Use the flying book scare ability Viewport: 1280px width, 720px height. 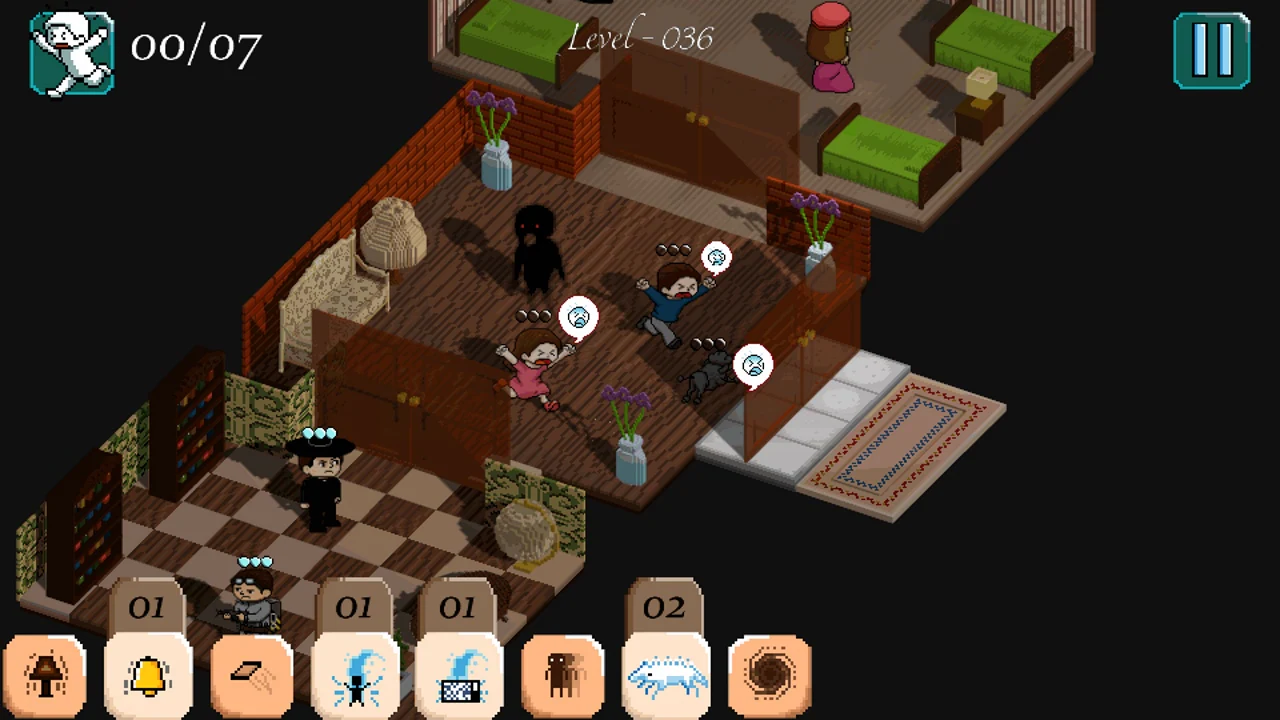pyautogui.click(x=253, y=677)
